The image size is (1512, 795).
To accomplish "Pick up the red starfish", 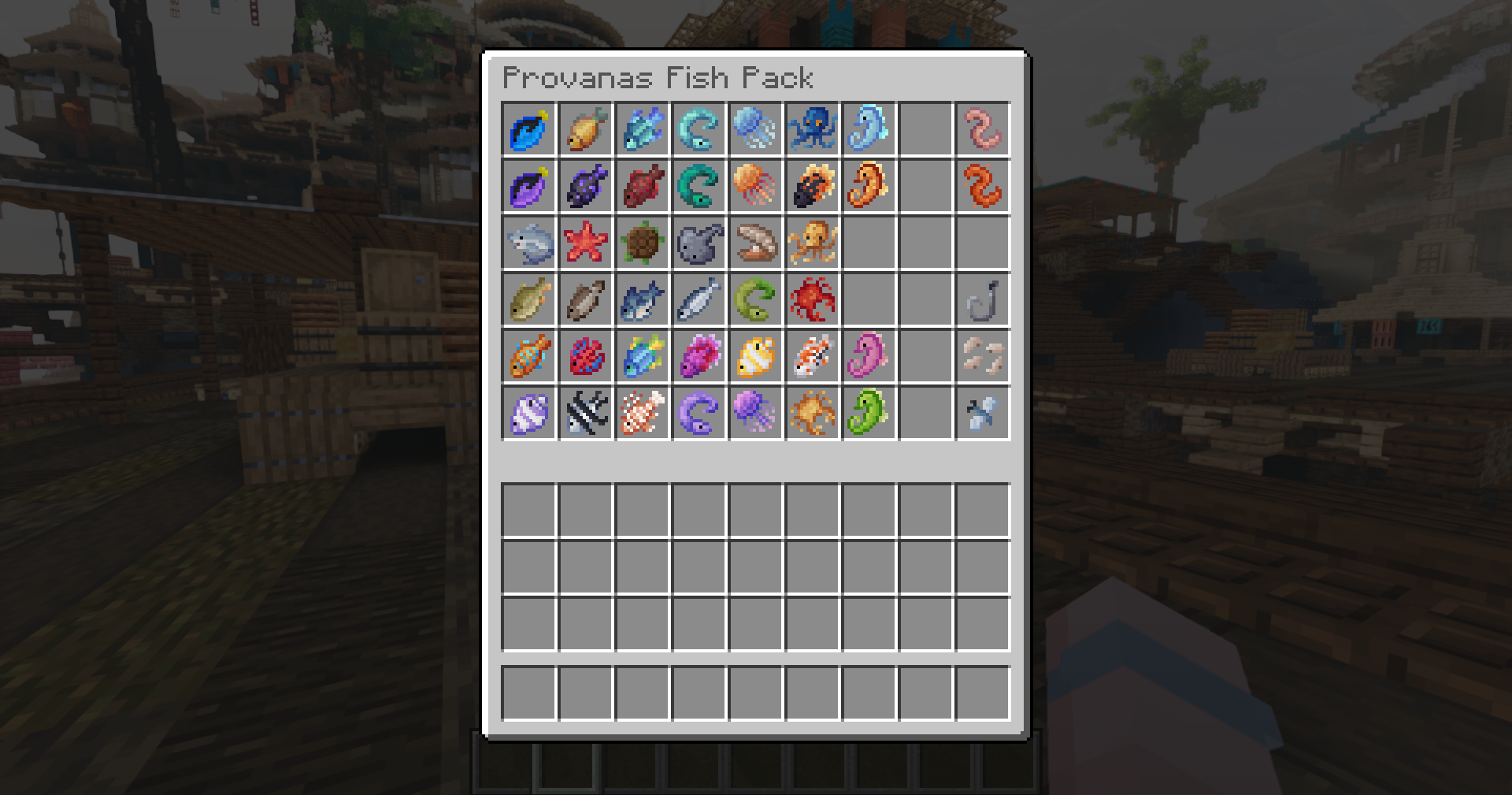I will tap(585, 243).
